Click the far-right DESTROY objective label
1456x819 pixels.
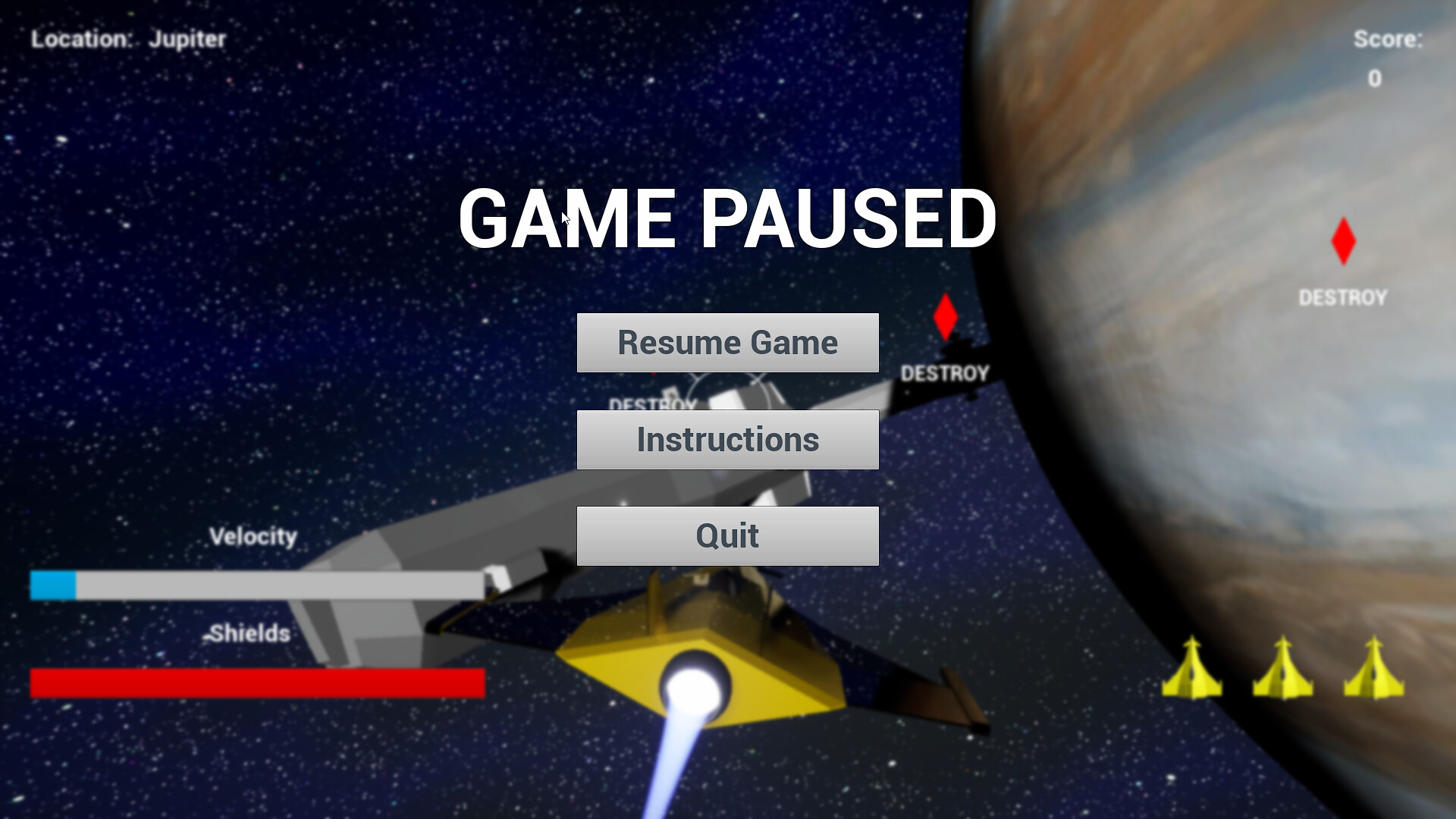point(1342,298)
